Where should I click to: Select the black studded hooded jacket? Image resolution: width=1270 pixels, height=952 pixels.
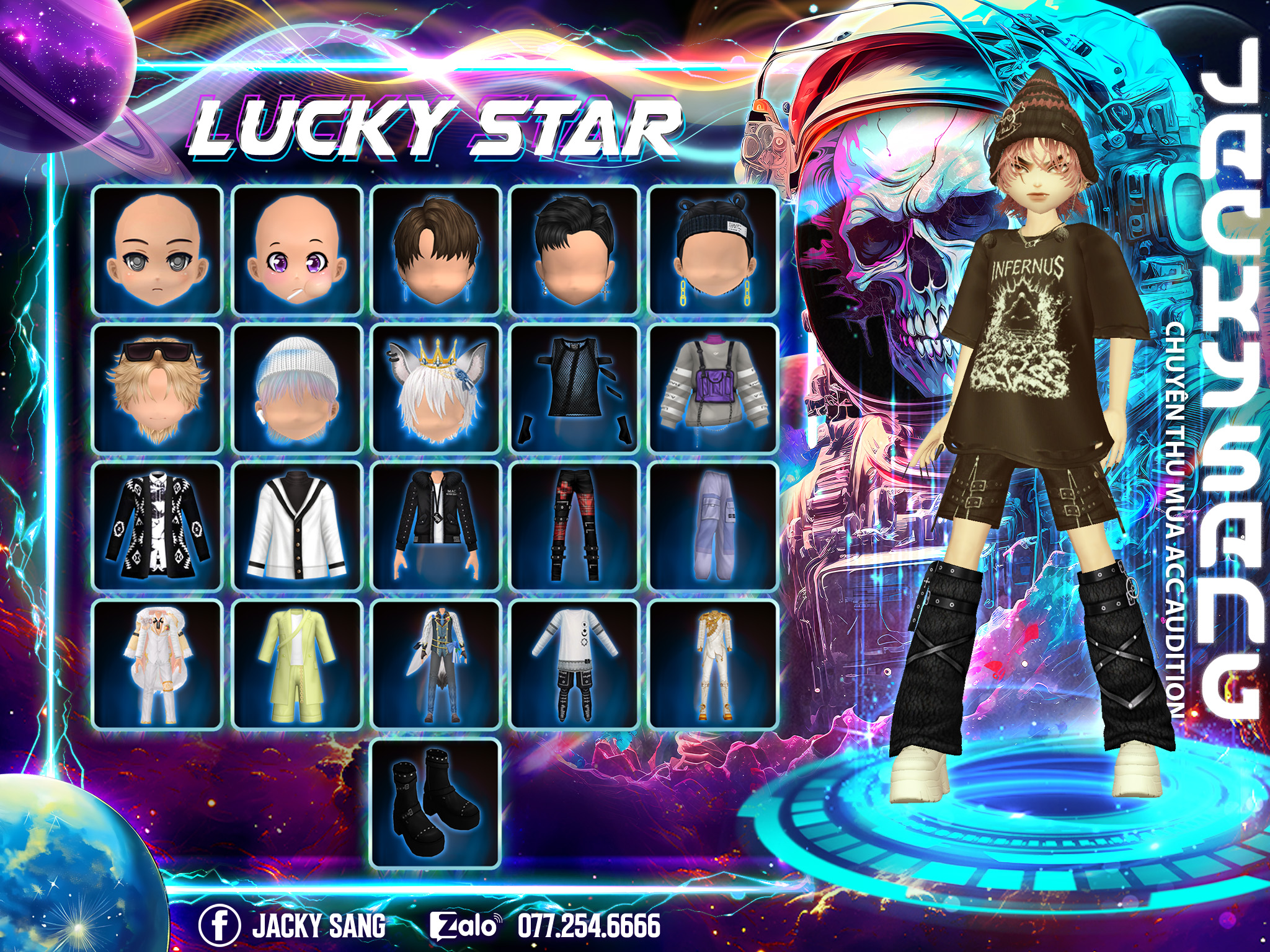(436, 527)
